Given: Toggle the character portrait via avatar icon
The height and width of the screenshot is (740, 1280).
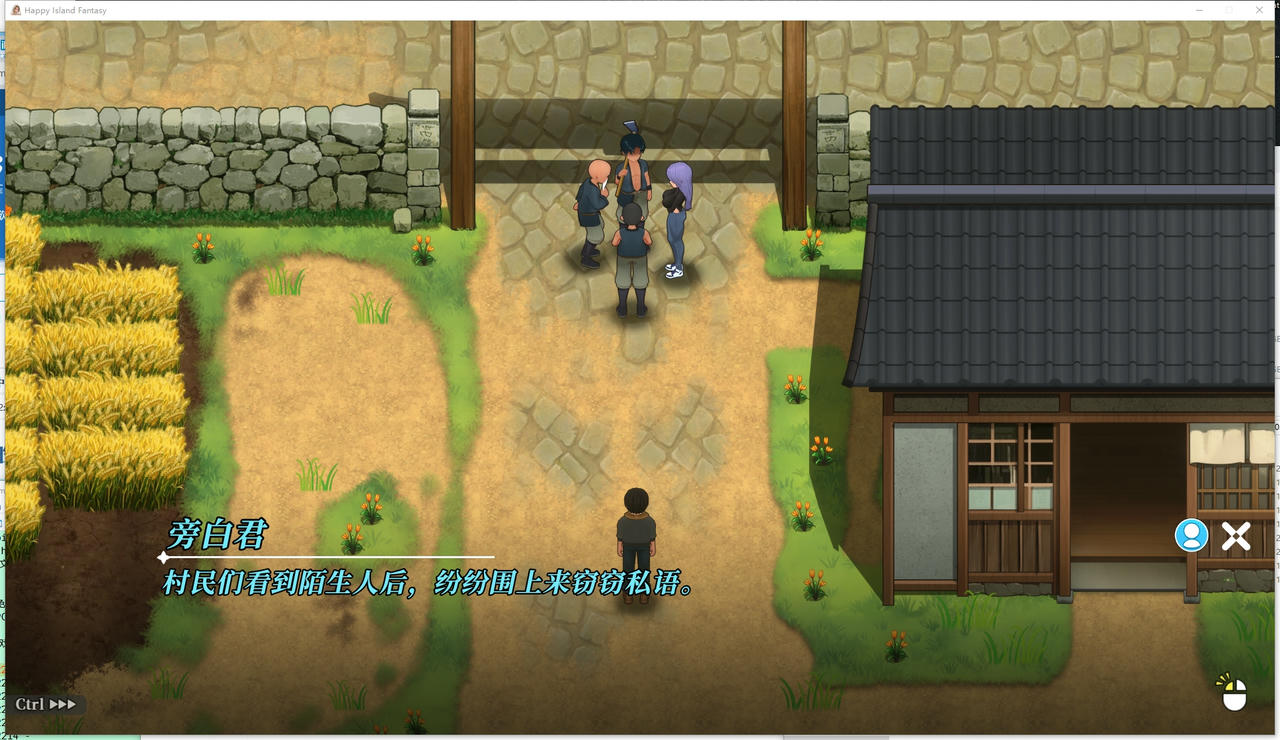Looking at the screenshot, I should pos(1189,536).
